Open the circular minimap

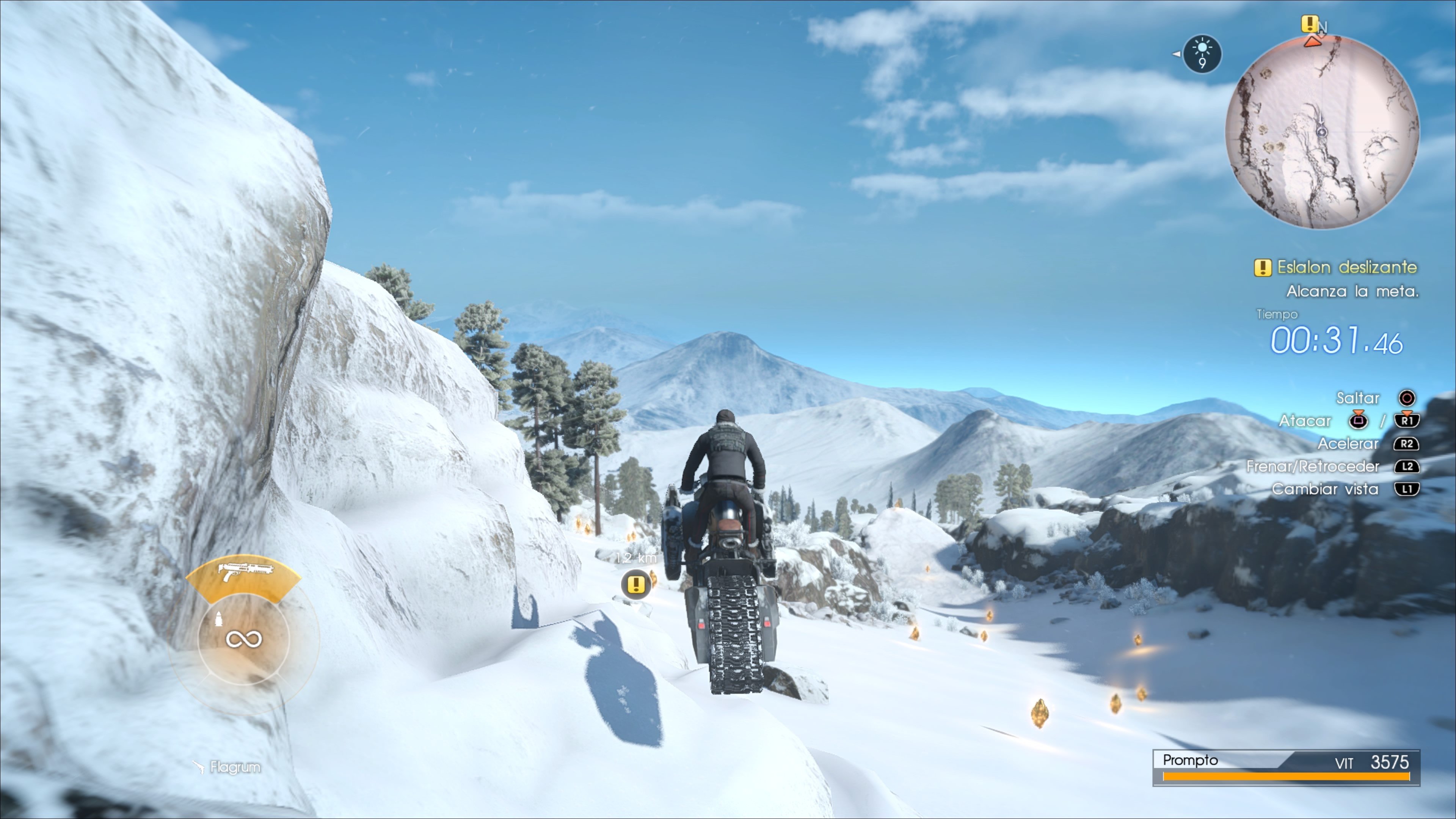coord(1321,132)
